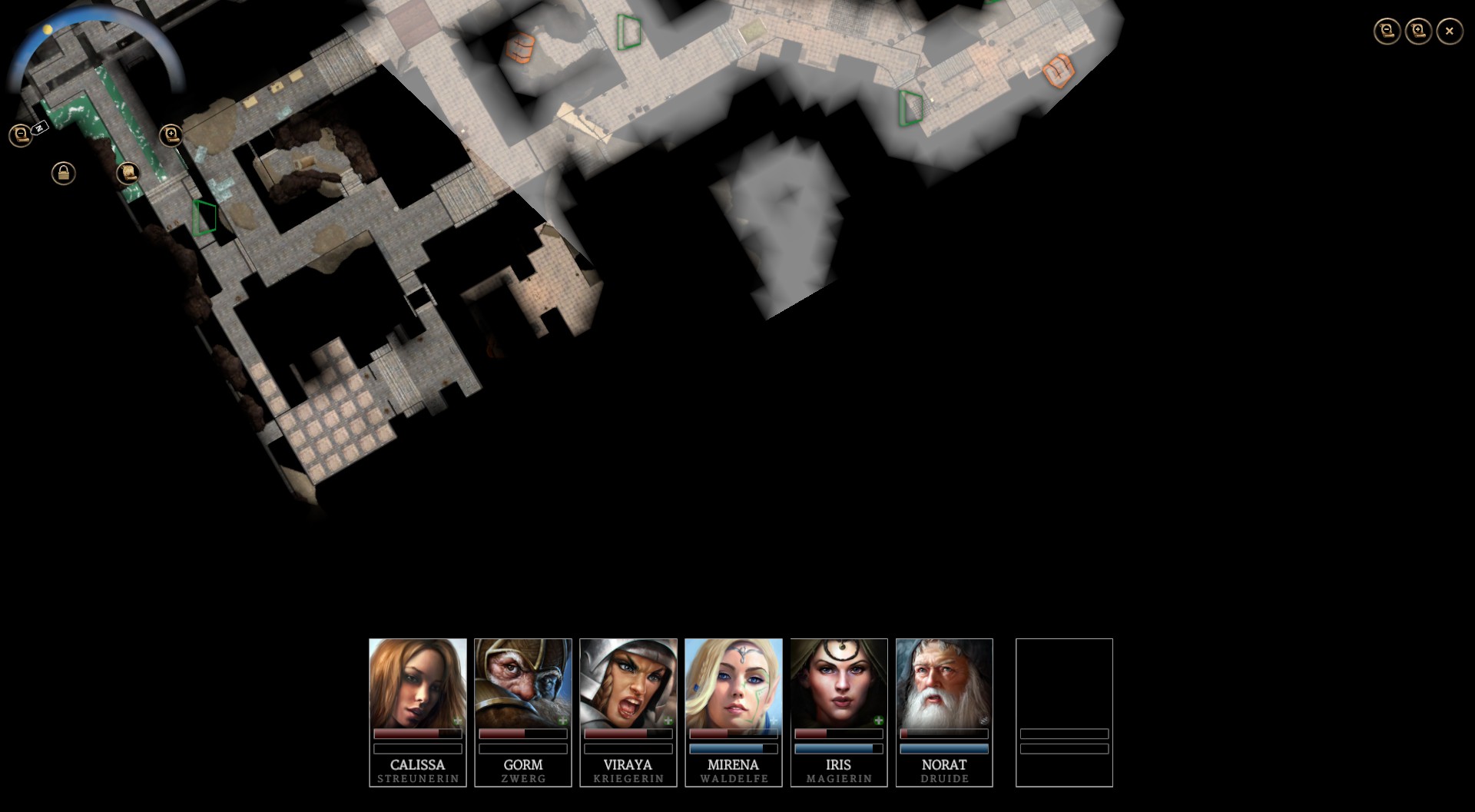Choose Norat the Druide portrait
Viewport: 1475px width, 812px height.
(943, 684)
